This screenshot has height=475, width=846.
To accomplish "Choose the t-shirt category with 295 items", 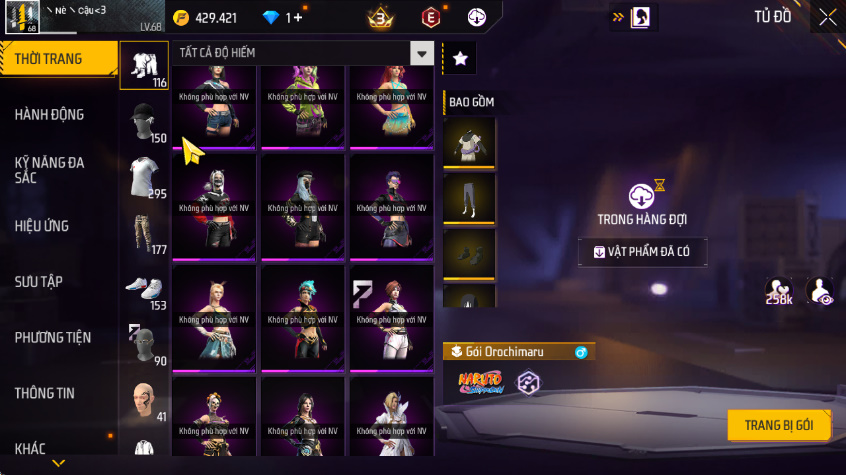I will [144, 178].
